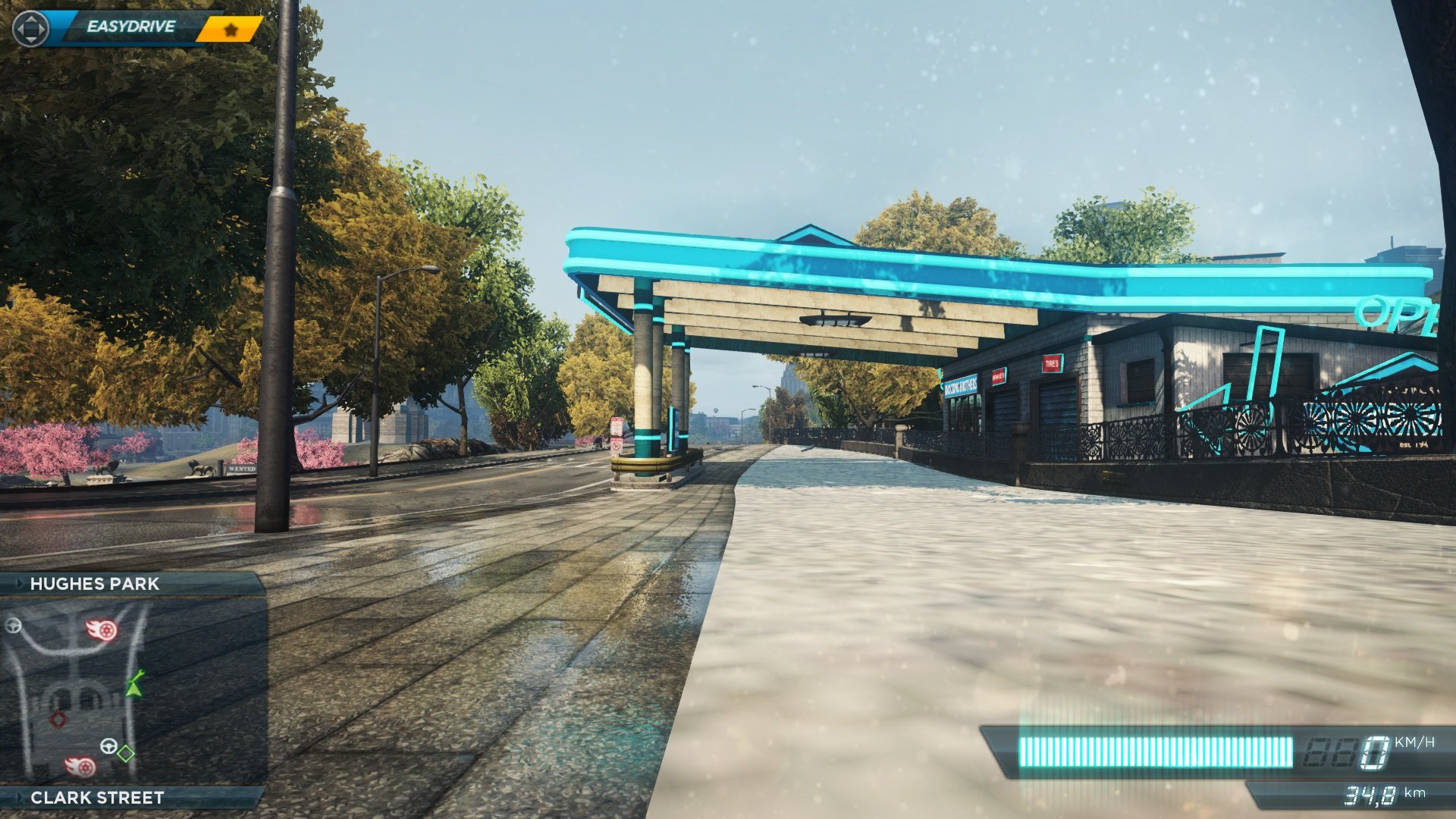Select the green wrench repair marker

[138, 674]
